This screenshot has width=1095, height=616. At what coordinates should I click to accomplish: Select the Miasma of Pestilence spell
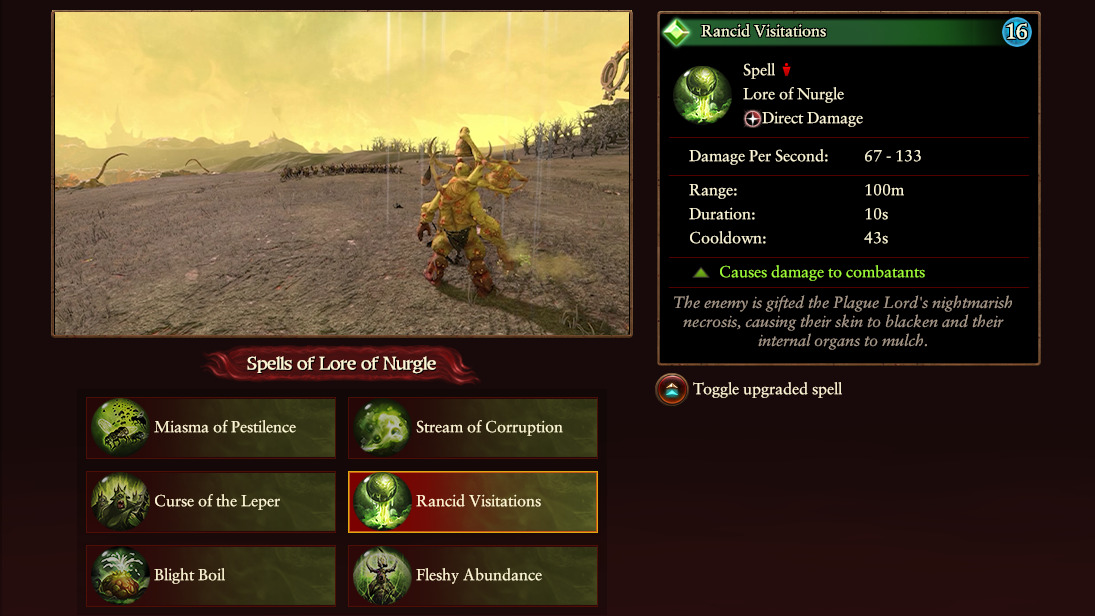(211, 428)
